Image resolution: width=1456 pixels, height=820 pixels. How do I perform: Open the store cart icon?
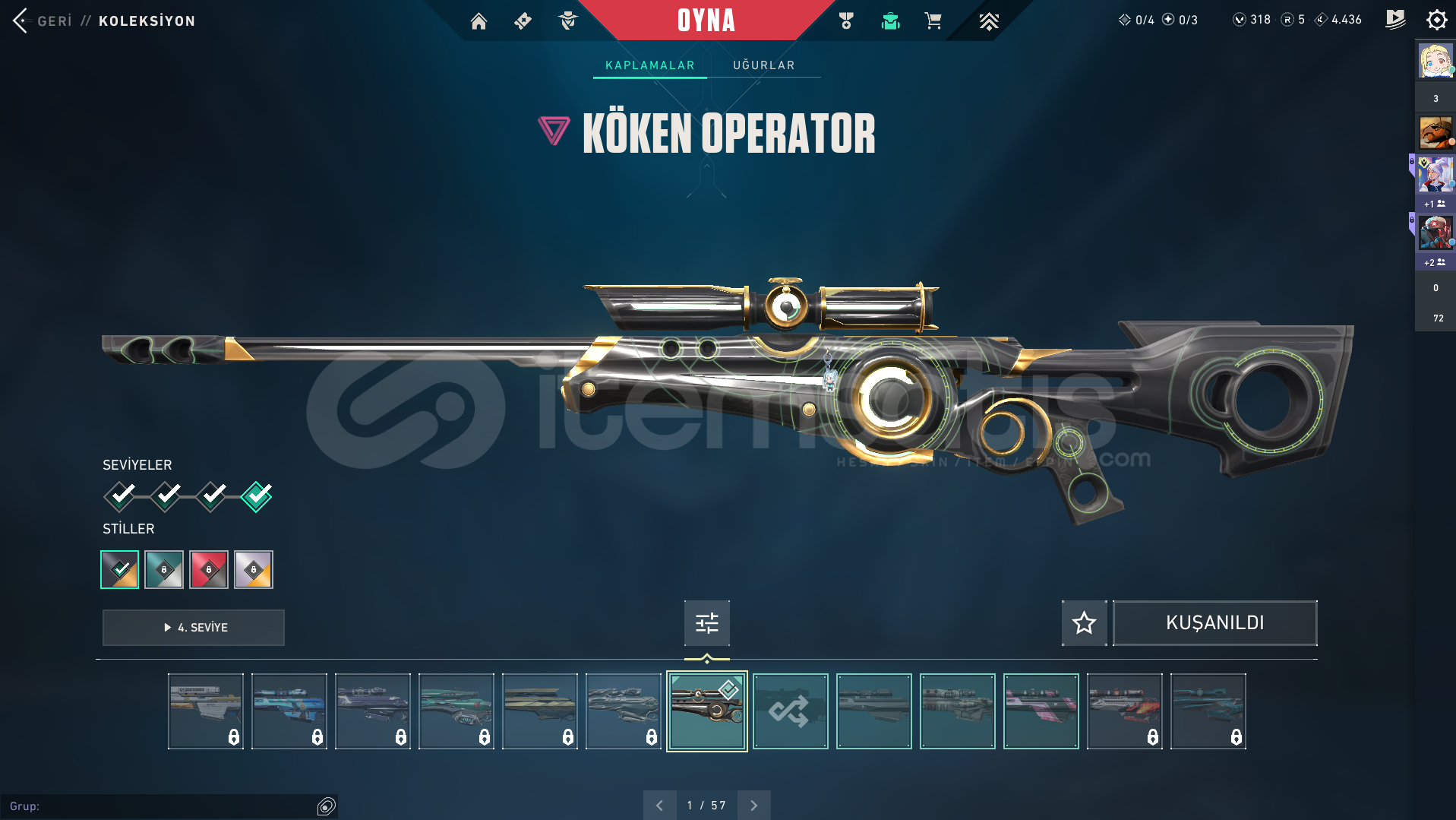coord(933,21)
